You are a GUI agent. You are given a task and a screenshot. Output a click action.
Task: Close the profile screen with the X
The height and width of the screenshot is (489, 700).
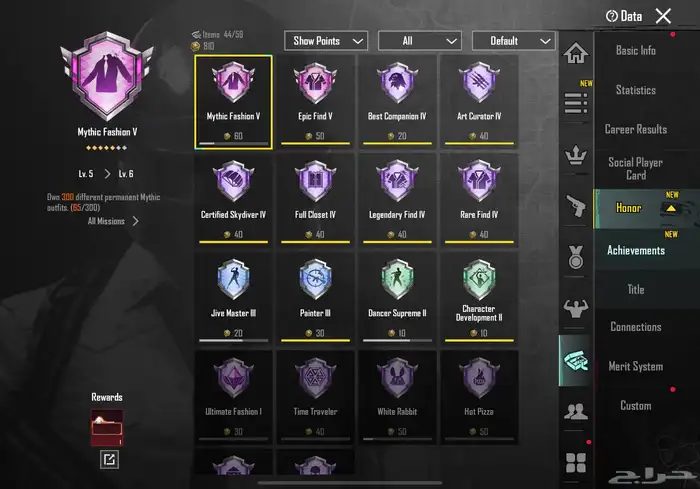click(663, 15)
